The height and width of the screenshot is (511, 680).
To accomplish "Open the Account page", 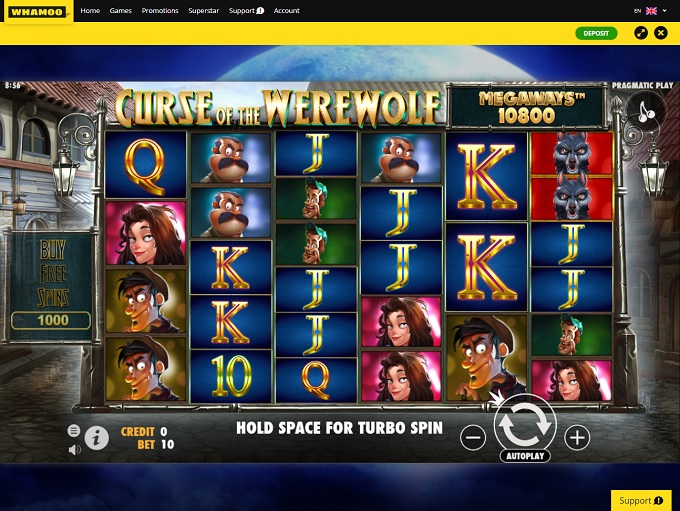I will (287, 11).
